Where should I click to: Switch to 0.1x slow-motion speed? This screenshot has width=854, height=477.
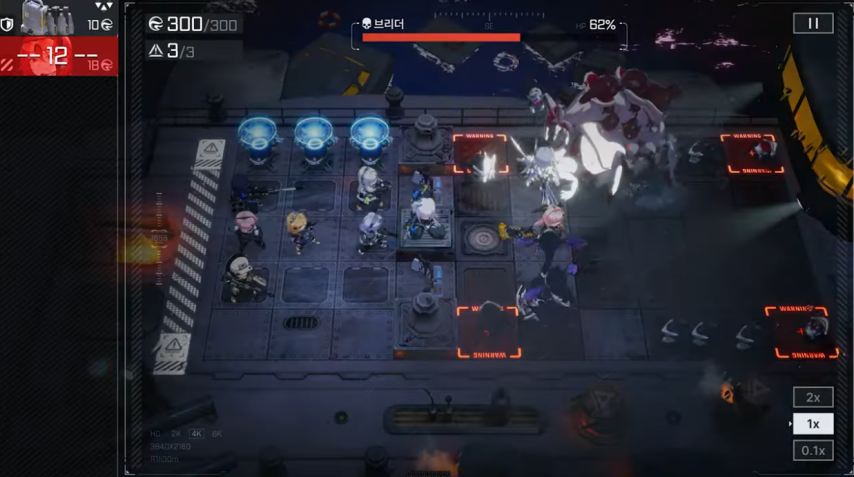813,451
